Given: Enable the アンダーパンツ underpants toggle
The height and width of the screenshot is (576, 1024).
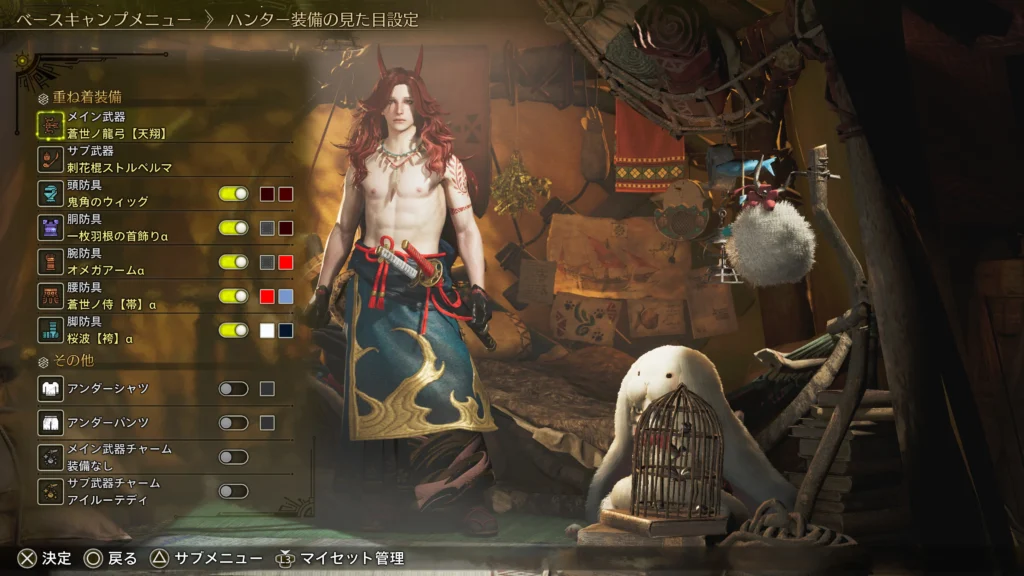Looking at the screenshot, I should 233,423.
